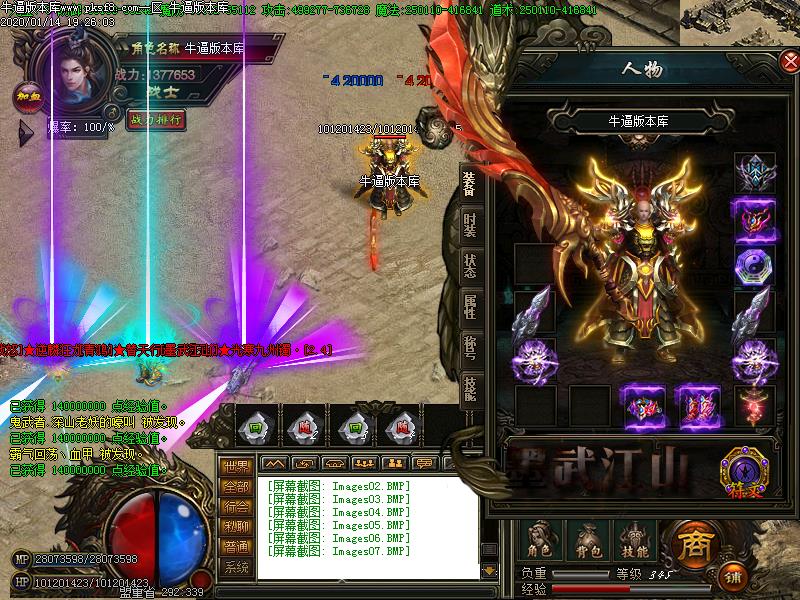The width and height of the screenshot is (800, 600).
Task: Open the 状态 status tab
Action: pyautogui.click(x=469, y=266)
